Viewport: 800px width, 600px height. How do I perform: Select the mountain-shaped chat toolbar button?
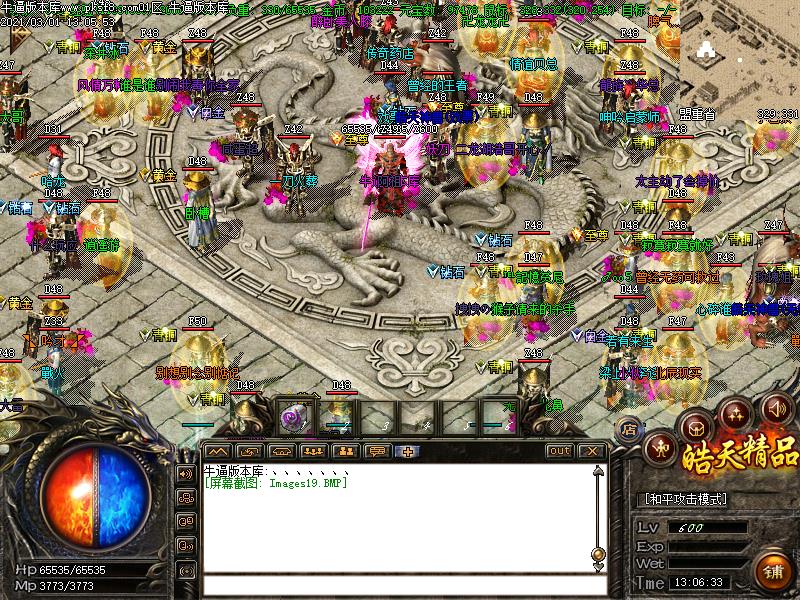(x=217, y=451)
